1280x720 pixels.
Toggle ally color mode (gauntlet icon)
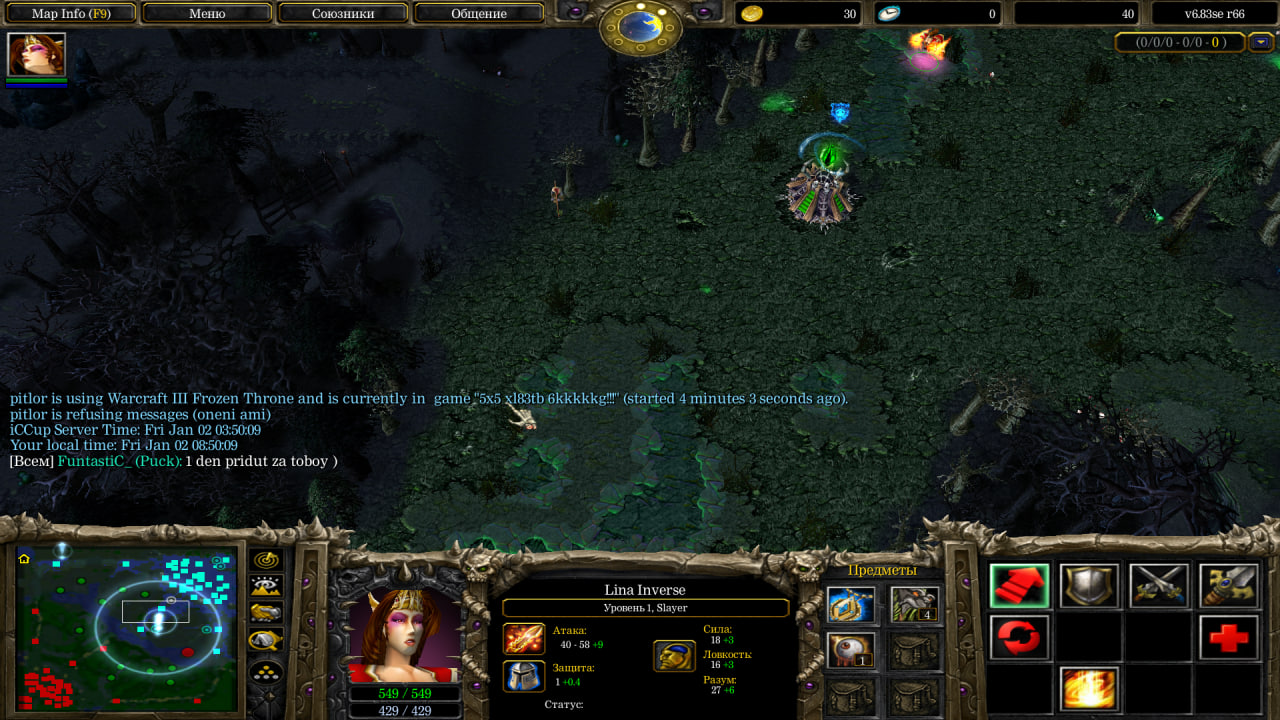click(266, 613)
